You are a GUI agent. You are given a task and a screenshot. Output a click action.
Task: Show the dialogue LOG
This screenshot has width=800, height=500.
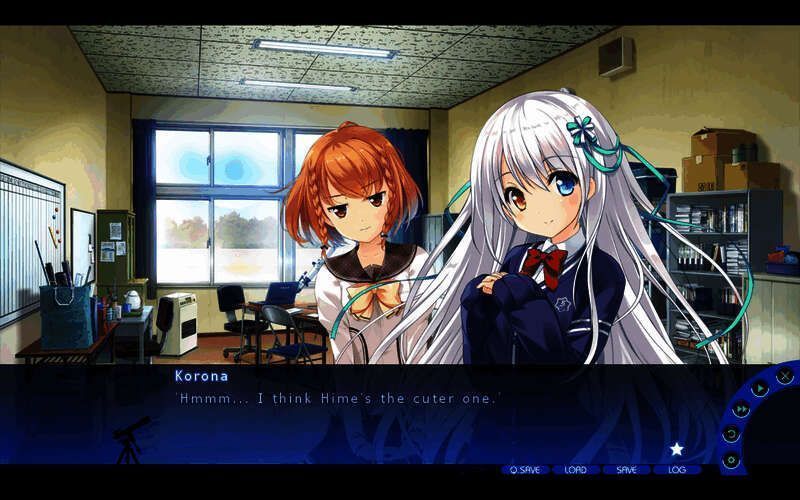[677, 469]
